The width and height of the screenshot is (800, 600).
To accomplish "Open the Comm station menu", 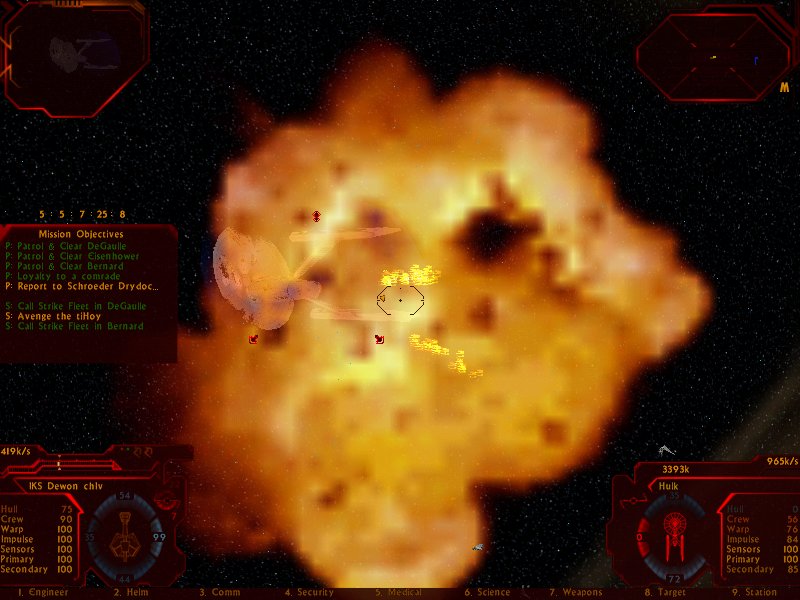I will click(218, 593).
